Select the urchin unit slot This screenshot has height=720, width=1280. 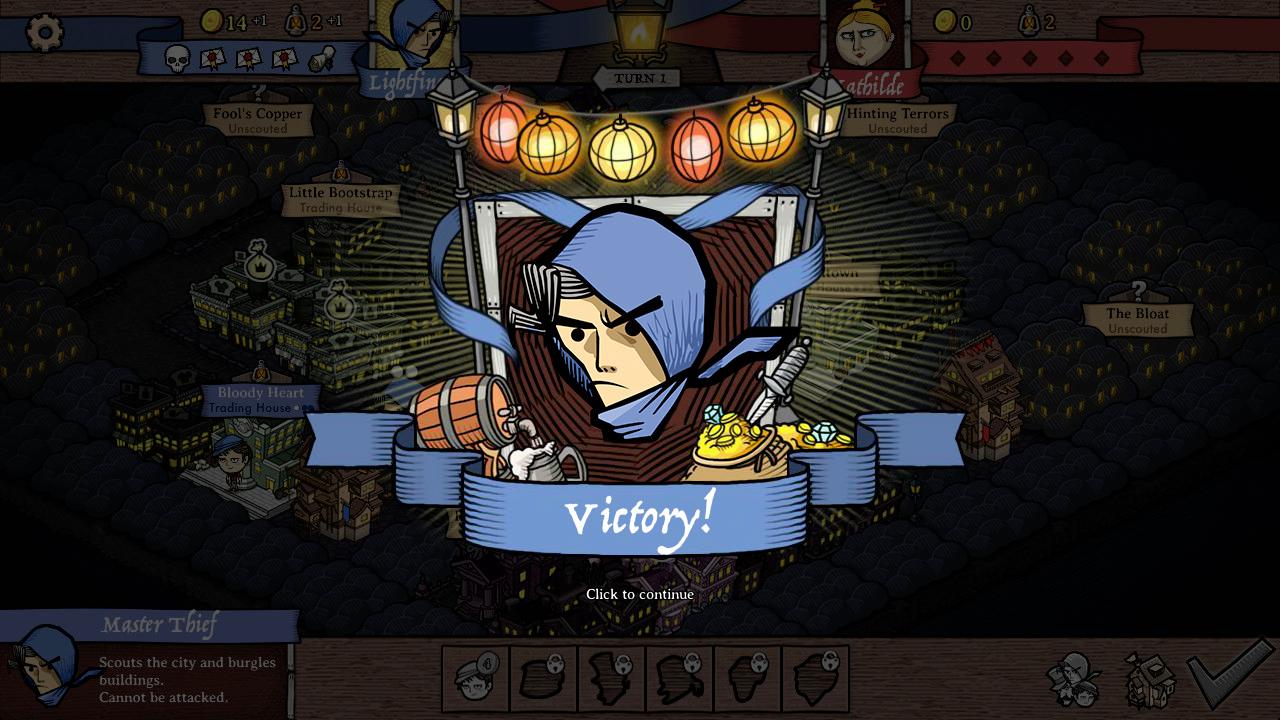pos(476,679)
